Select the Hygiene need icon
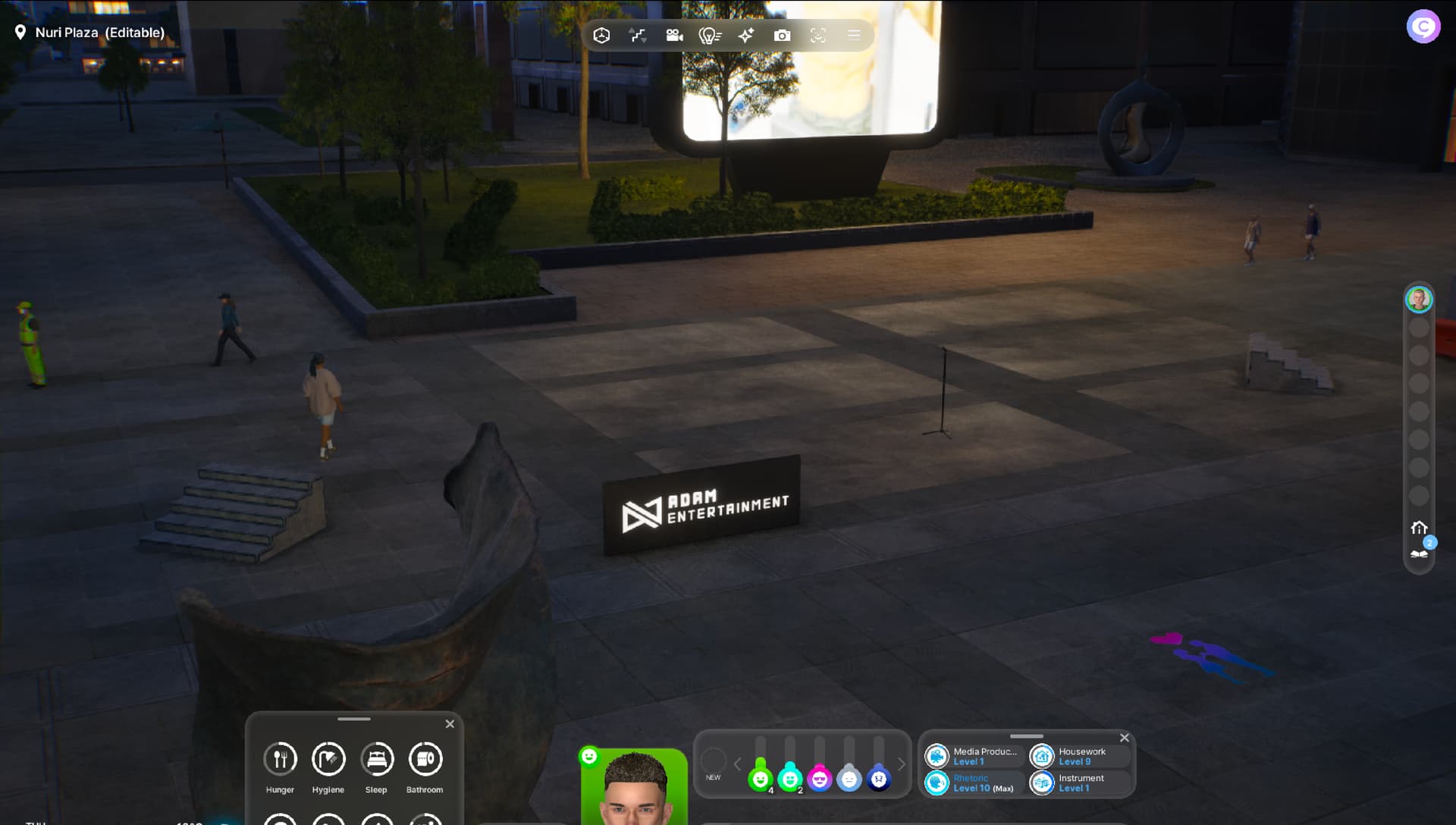 pos(328,759)
